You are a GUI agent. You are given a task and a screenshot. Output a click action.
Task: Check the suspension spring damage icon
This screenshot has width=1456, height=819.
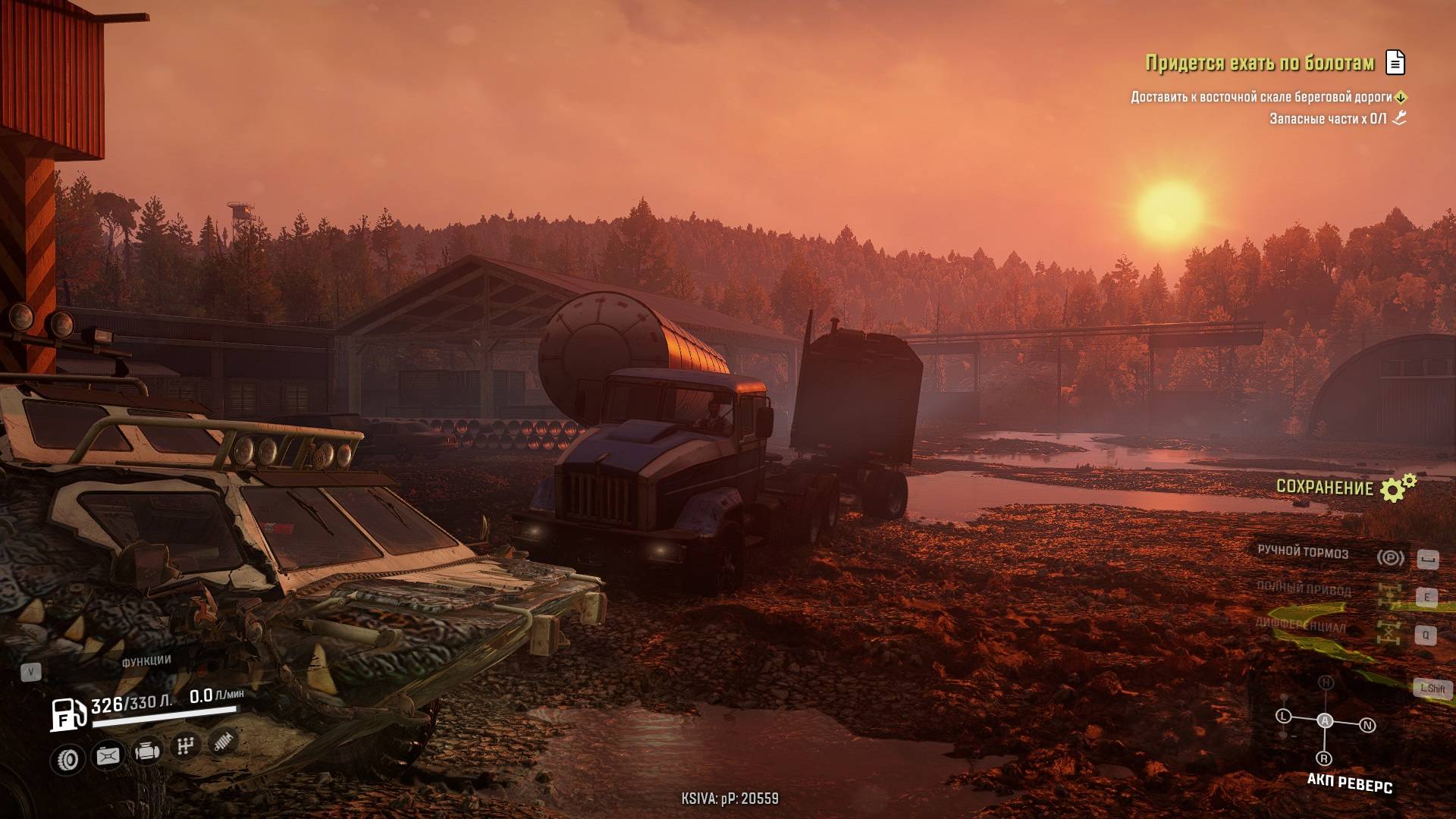[223, 742]
